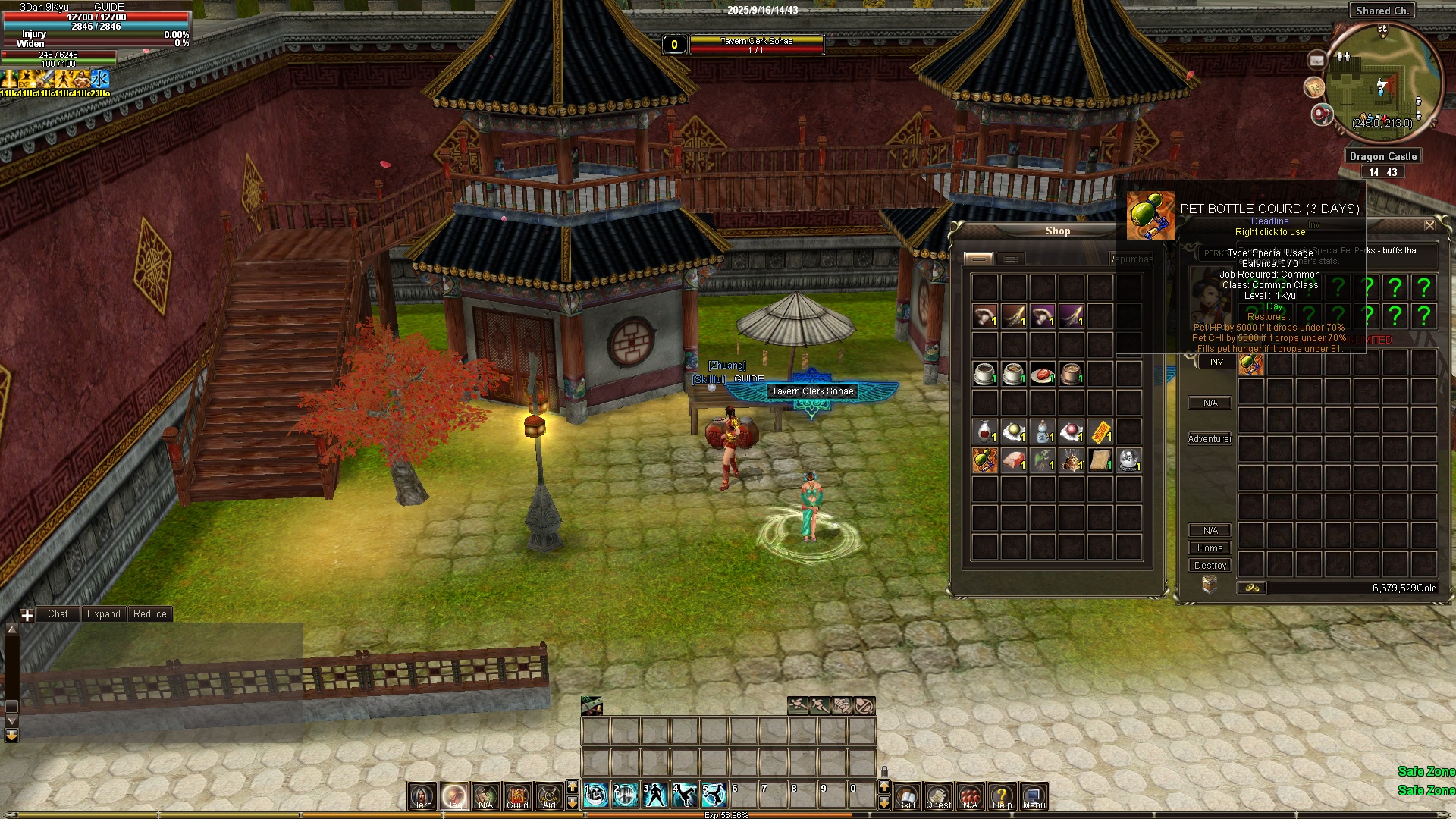Select the red meat plate in shop
1456x819 pixels.
1043,374
